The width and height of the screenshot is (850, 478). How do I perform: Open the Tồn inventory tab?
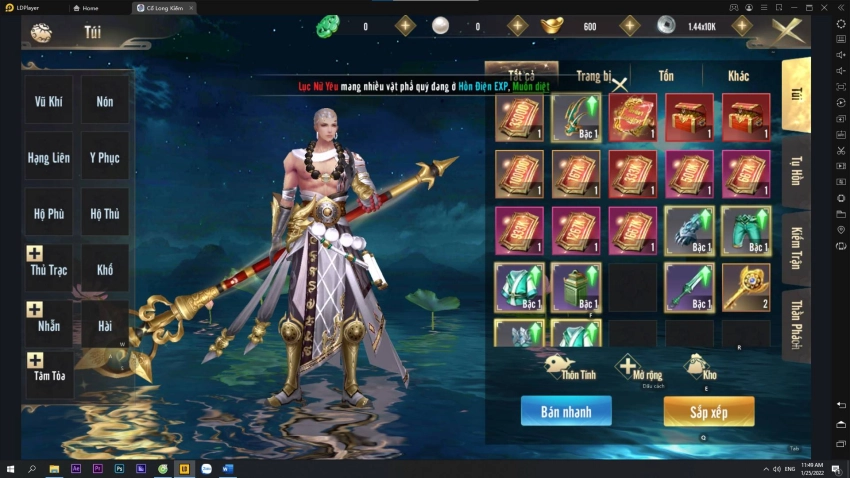click(666, 76)
